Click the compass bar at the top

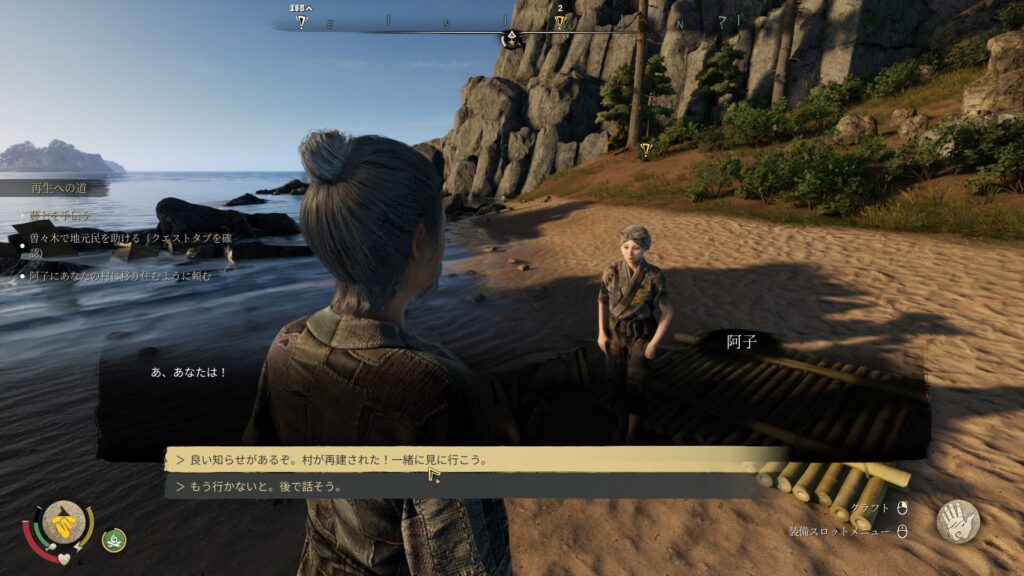point(512,24)
